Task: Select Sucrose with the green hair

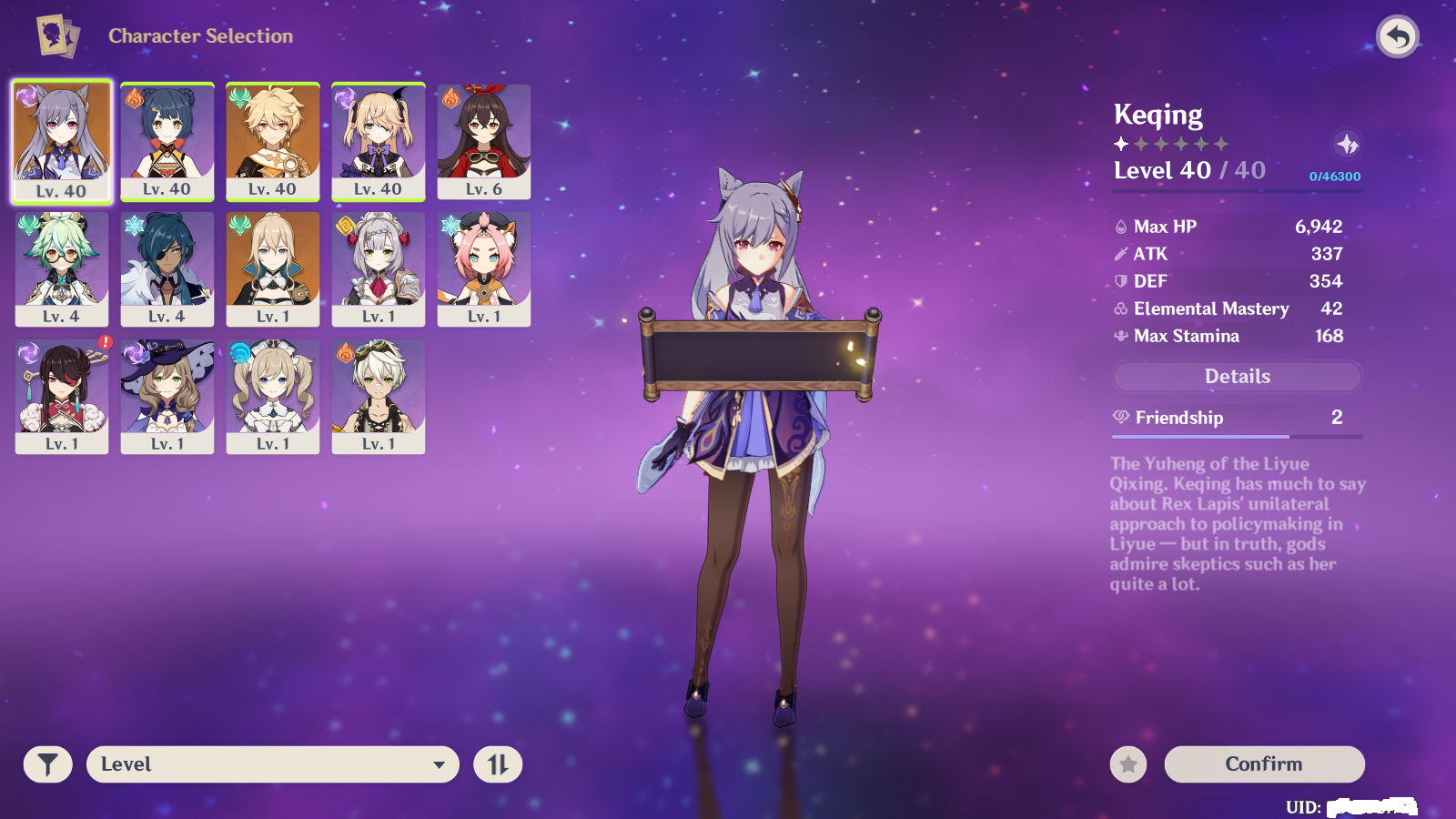Action: point(62,268)
